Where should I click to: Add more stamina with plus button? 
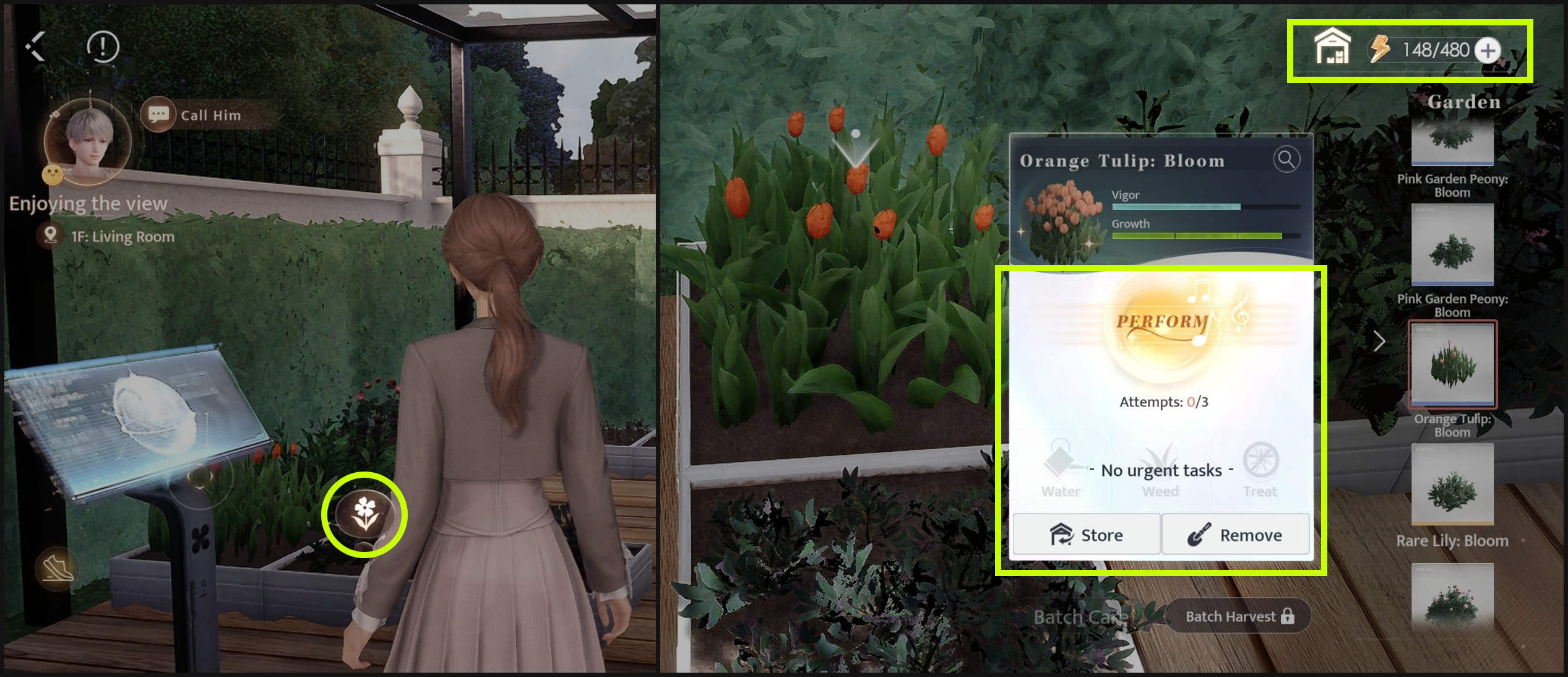coord(1488,50)
